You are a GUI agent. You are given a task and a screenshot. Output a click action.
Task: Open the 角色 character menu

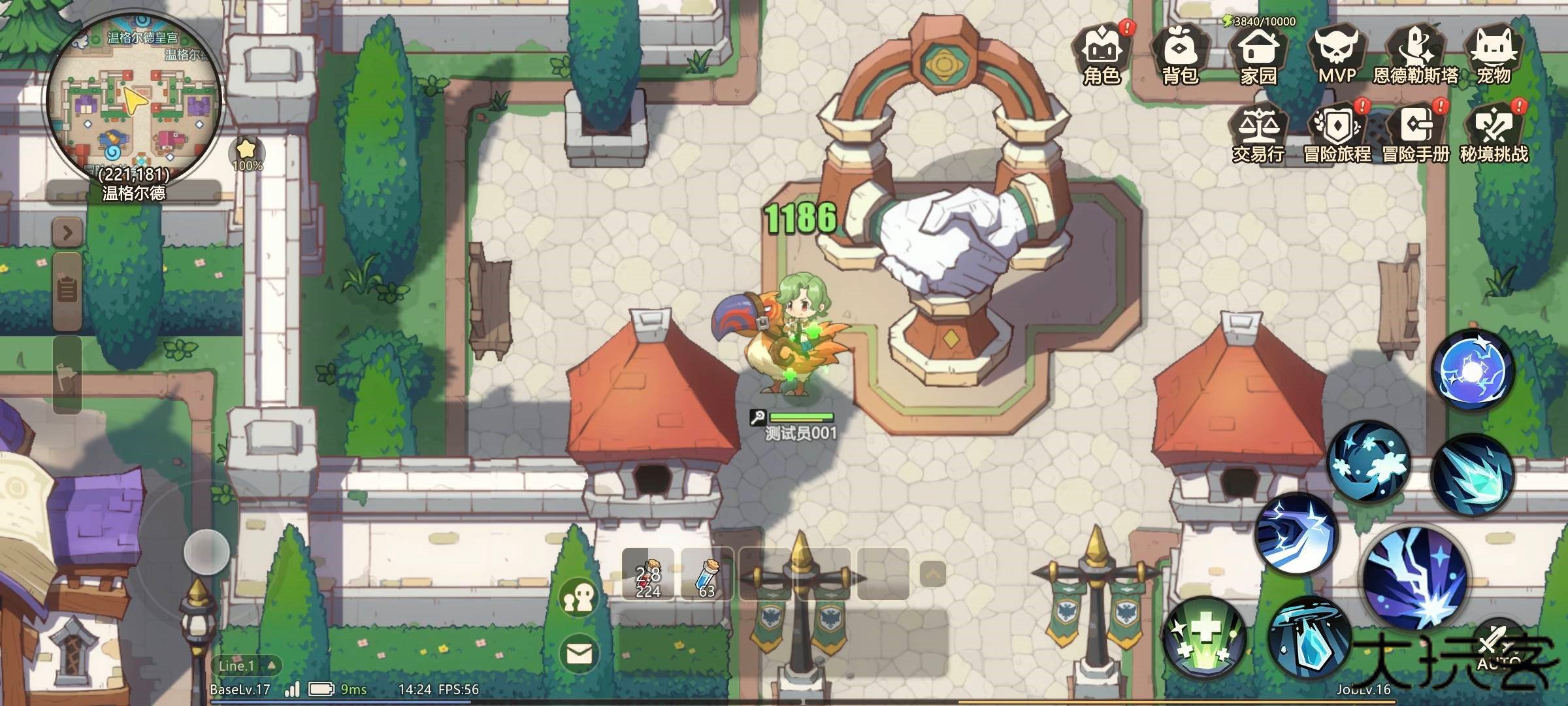[x=1102, y=55]
